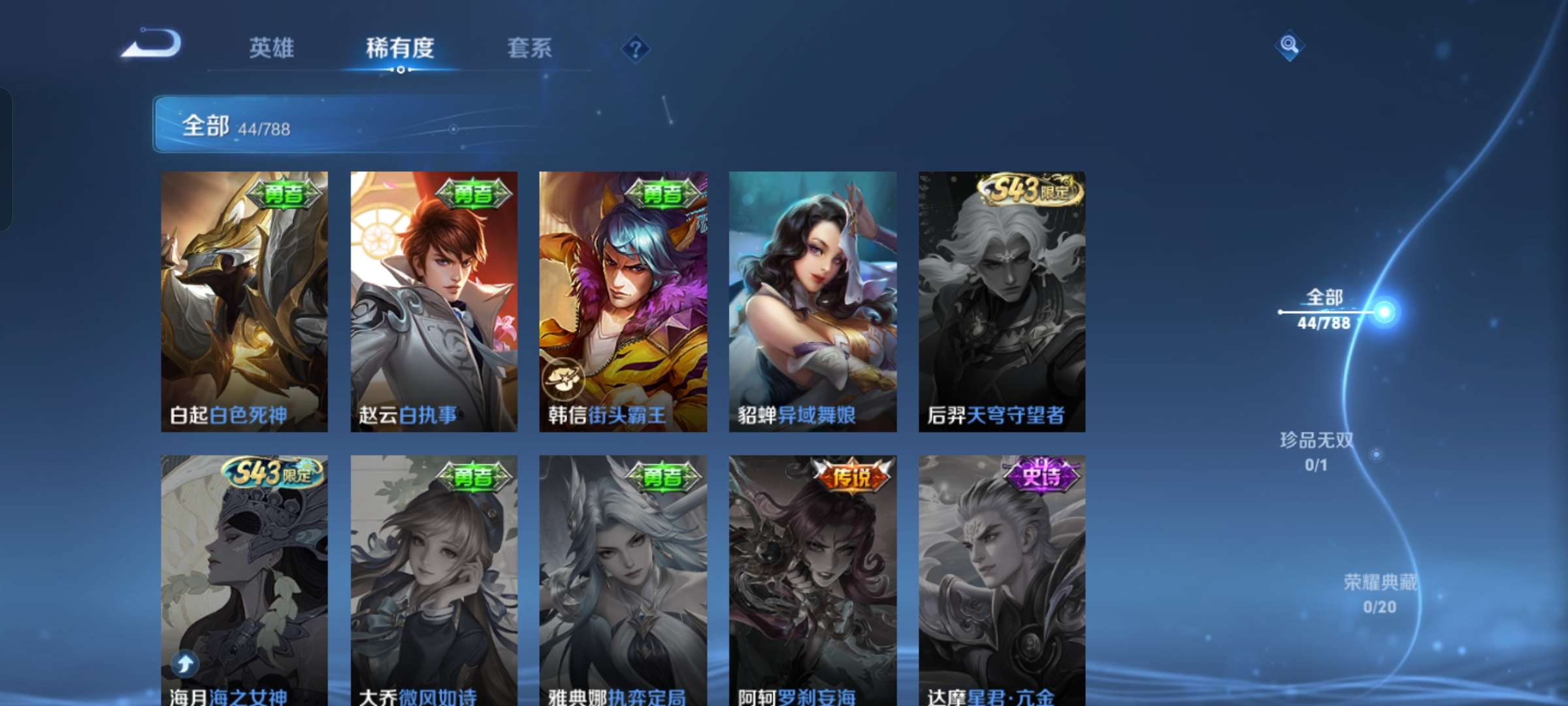Select the 全部 44/788 rarity filter node
Viewport: 1568px width, 706px height.
(1325, 309)
